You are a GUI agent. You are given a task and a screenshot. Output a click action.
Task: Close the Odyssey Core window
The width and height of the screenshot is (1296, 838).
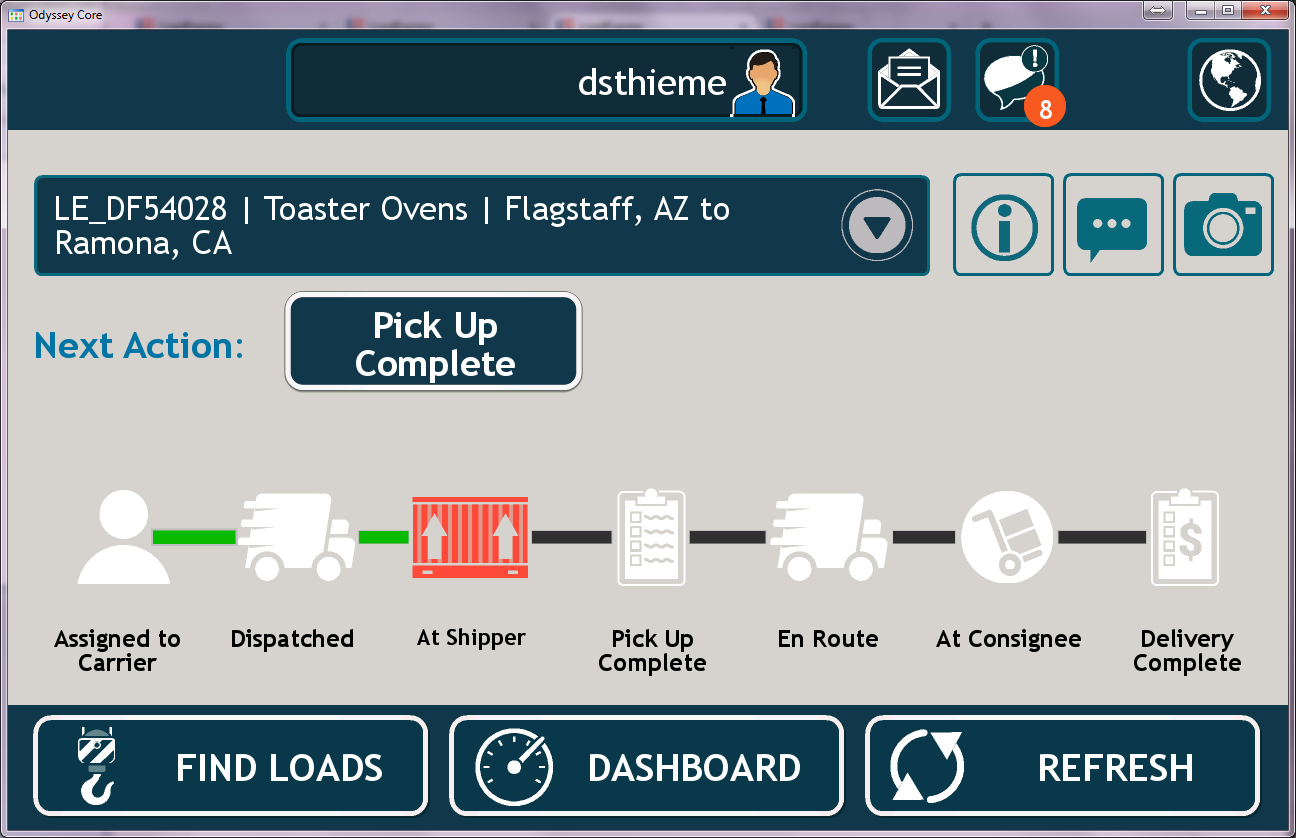tap(1265, 10)
